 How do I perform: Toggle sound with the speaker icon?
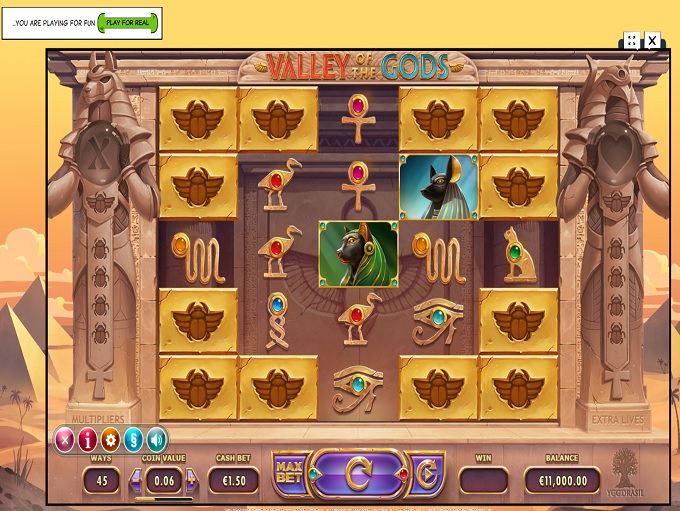(157, 439)
